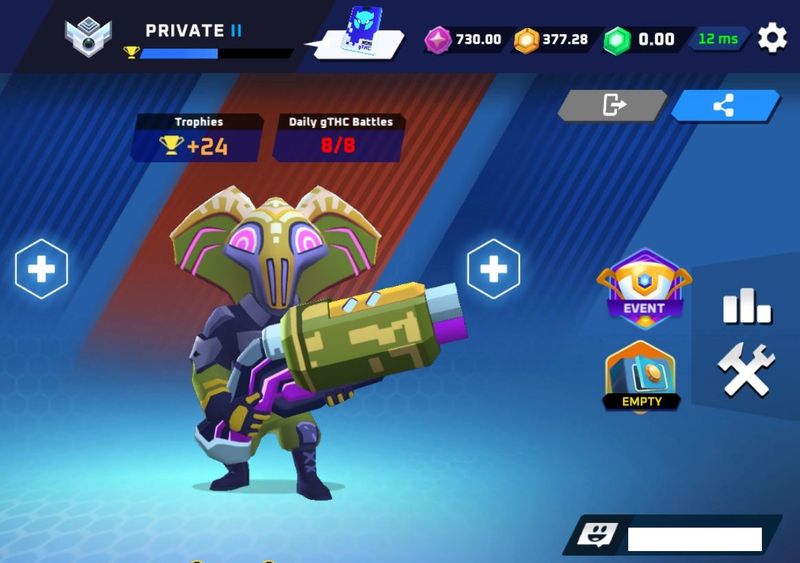Show the leaderboard bar chart
Screen dimensions: 800x563
click(747, 305)
